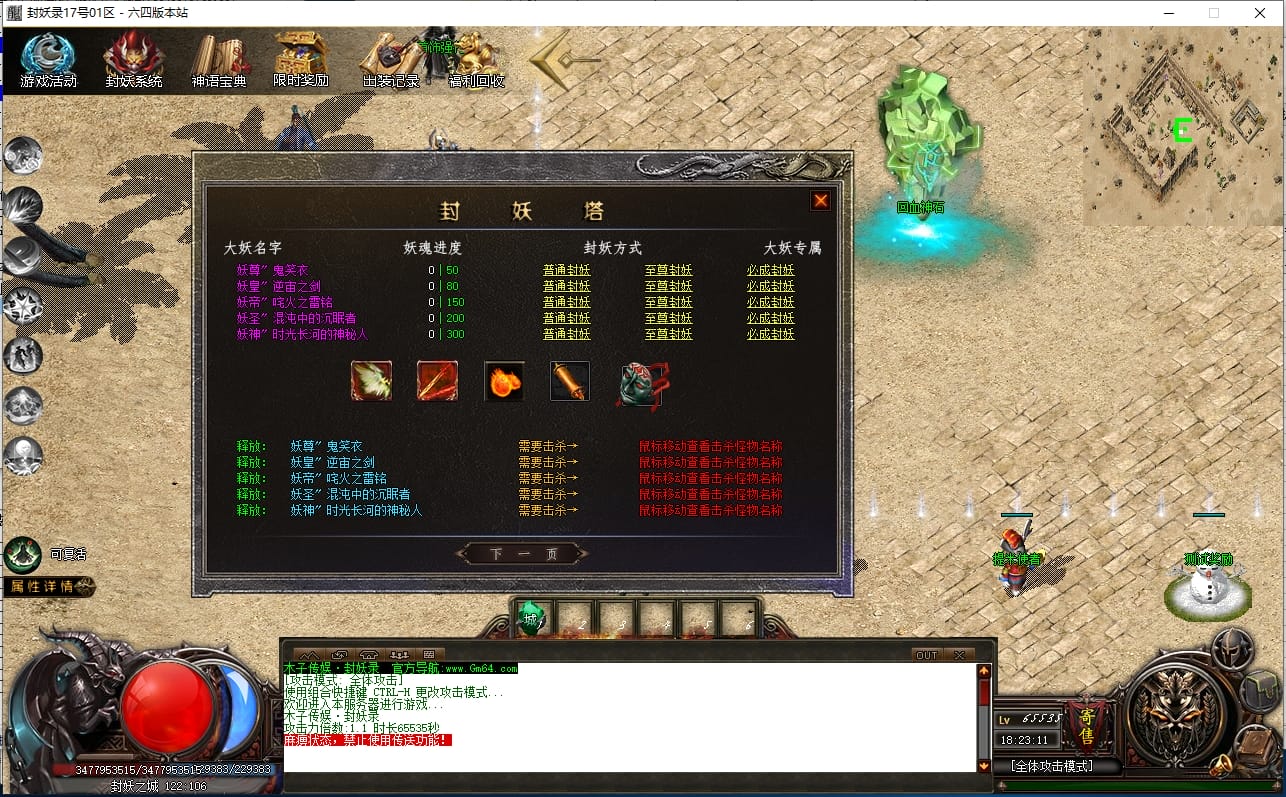Open the 限时奖励 menu
The height and width of the screenshot is (797, 1286).
[x=301, y=60]
